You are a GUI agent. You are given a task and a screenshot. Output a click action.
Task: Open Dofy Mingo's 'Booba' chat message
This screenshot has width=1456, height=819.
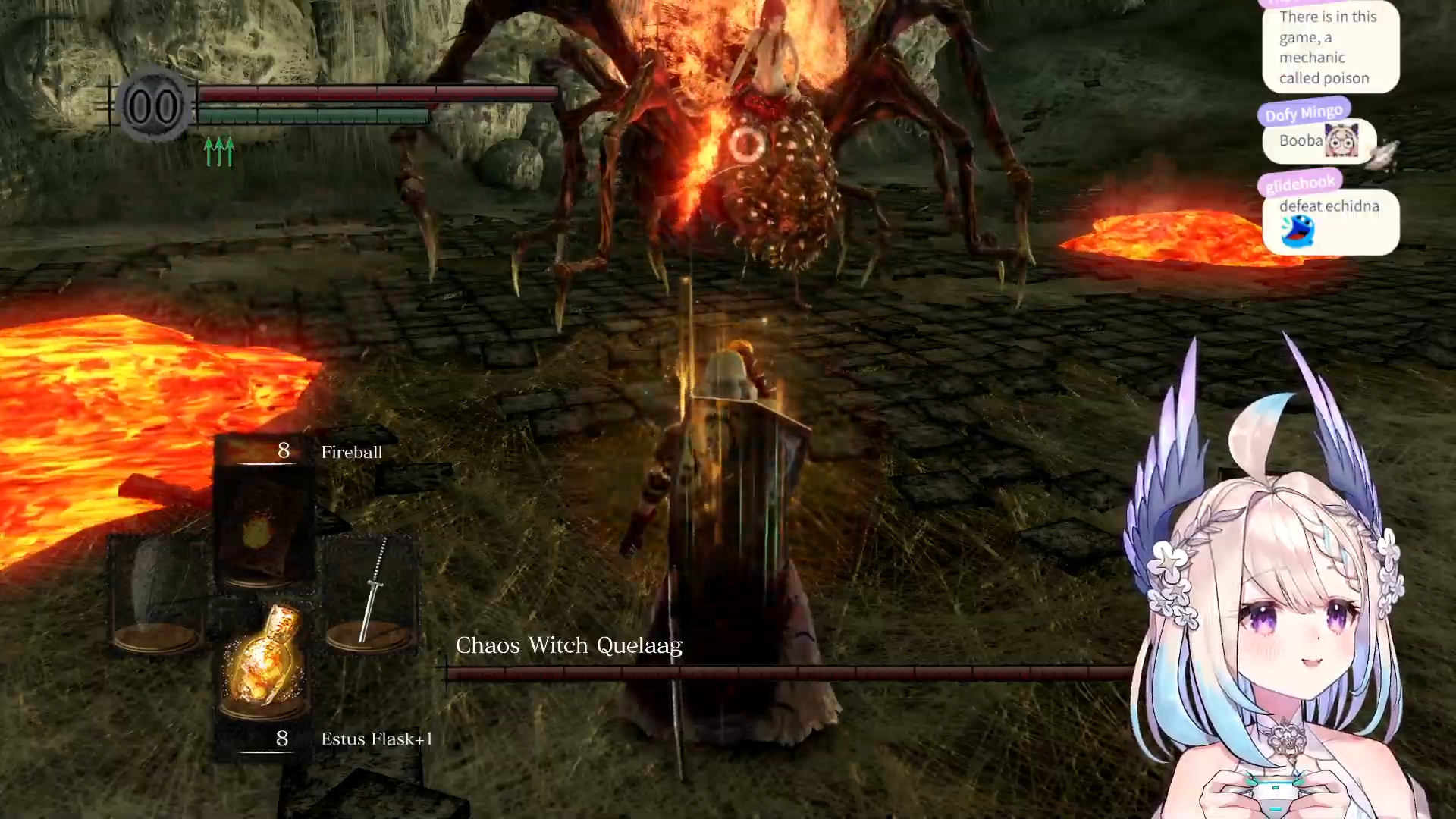point(1318,141)
